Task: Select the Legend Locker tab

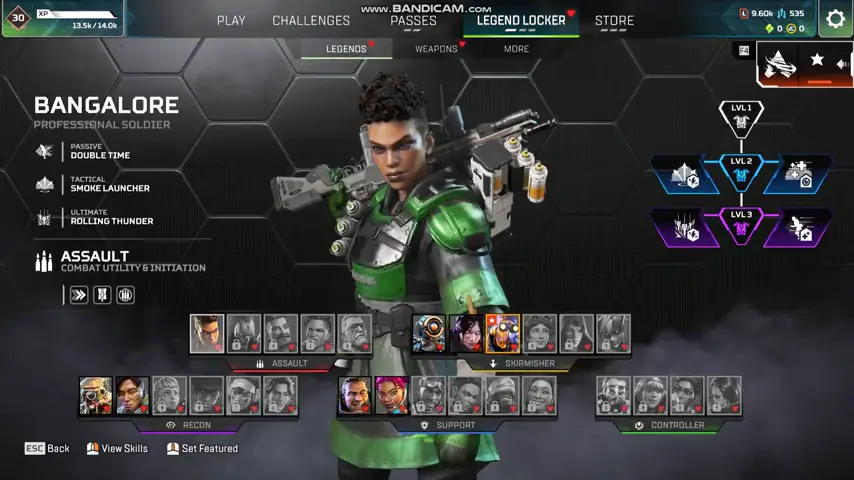Action: (x=521, y=20)
